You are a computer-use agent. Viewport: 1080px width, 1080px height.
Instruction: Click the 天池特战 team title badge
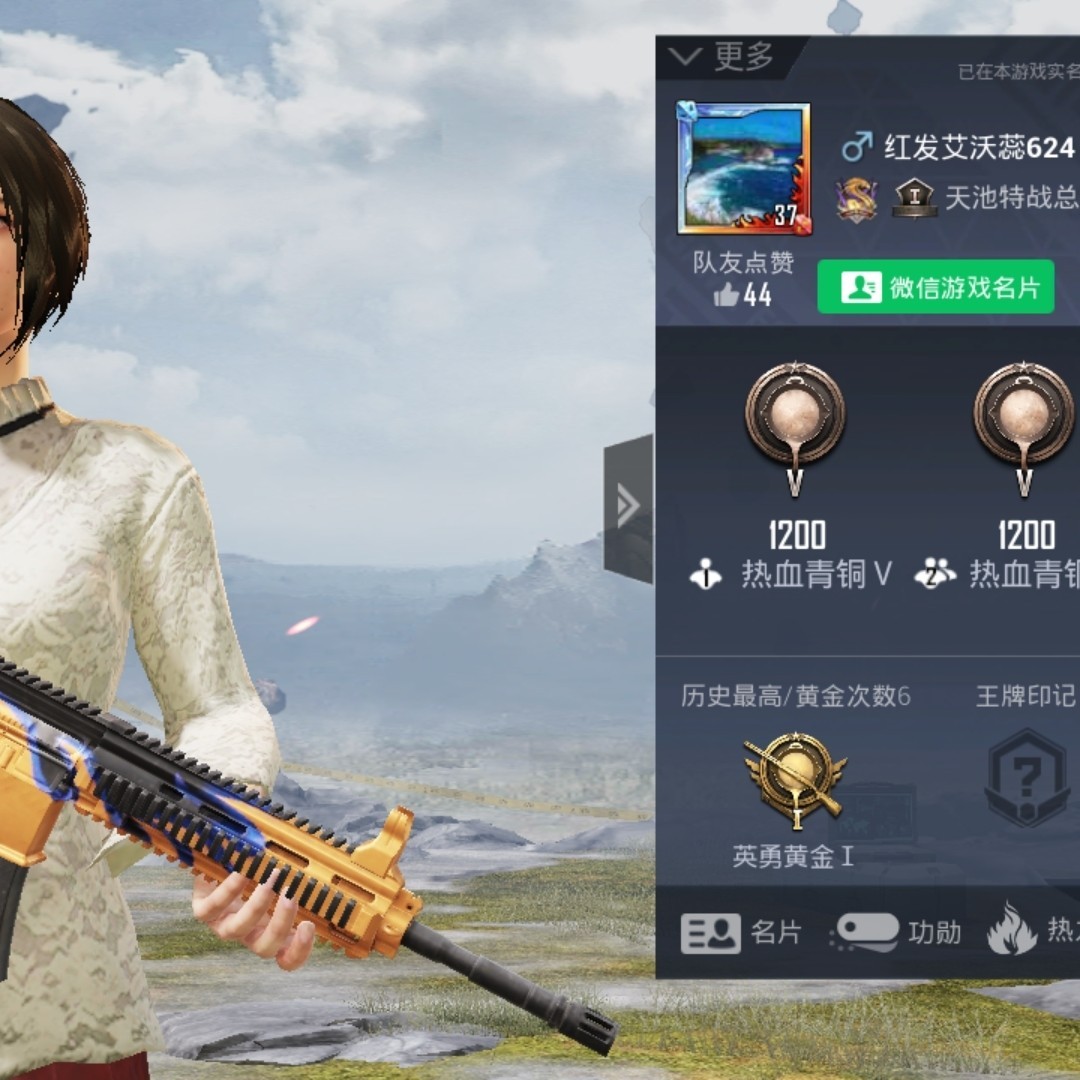tap(913, 198)
